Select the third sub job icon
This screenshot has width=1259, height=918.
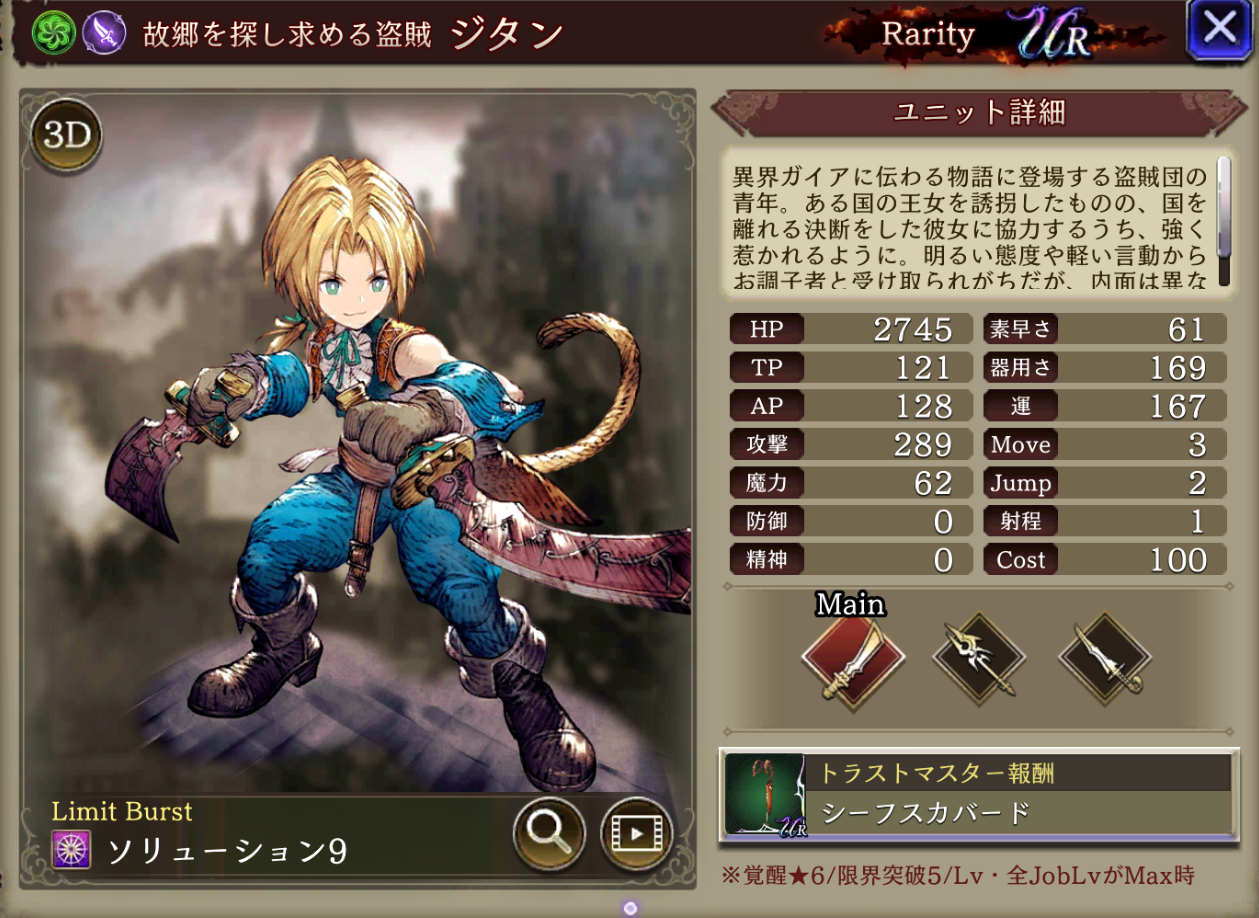pyautogui.click(x=1105, y=659)
